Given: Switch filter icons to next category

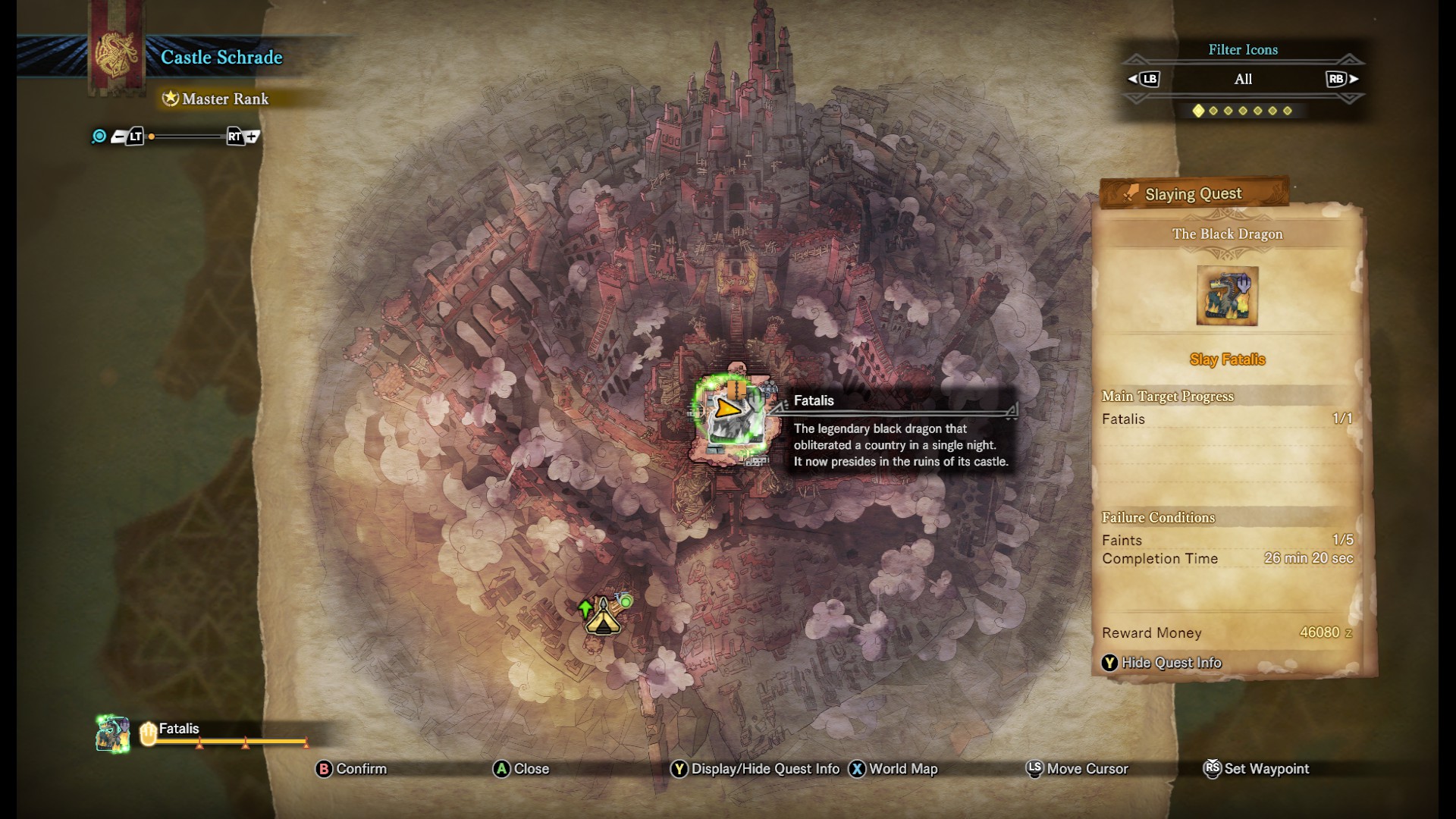Looking at the screenshot, I should [x=1341, y=79].
